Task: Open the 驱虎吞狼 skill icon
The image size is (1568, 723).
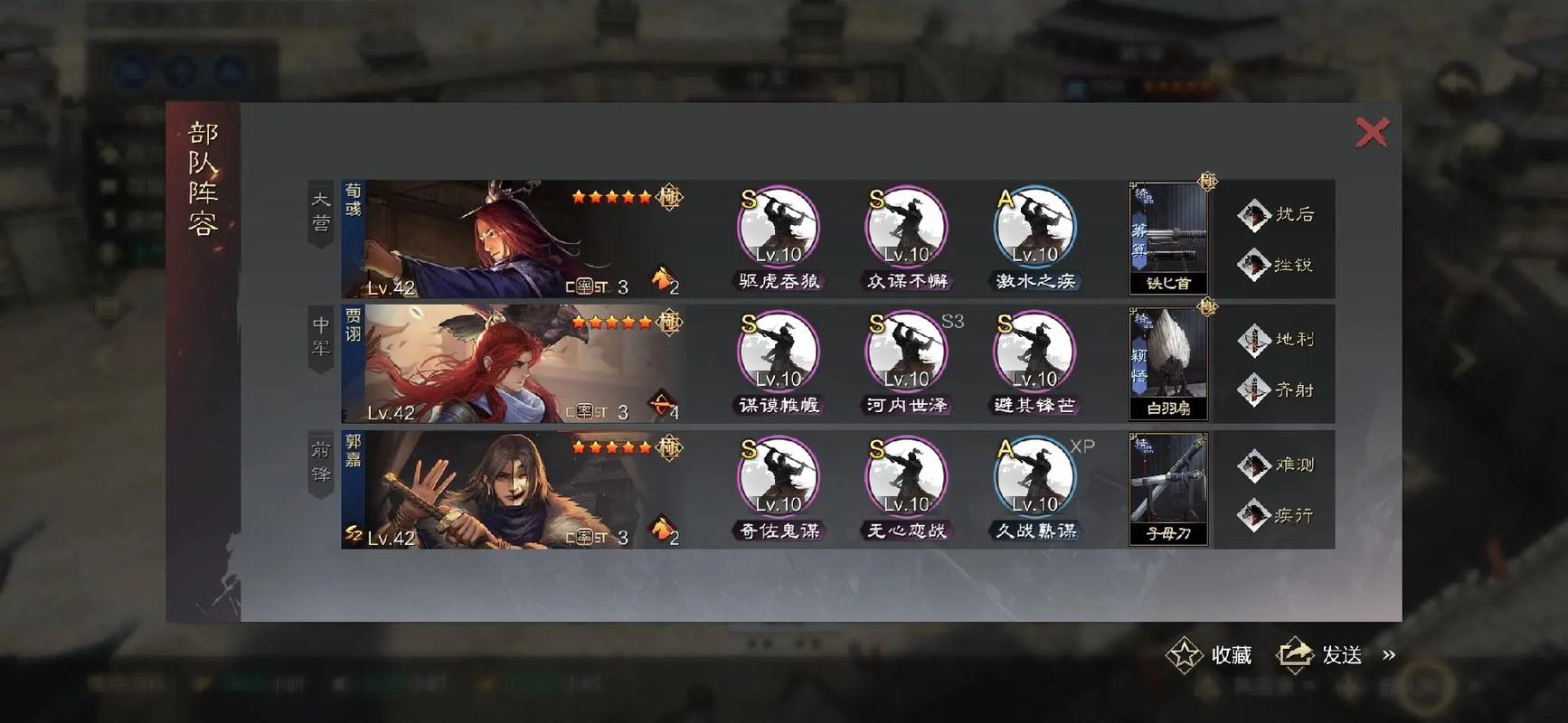Action: 779,228
